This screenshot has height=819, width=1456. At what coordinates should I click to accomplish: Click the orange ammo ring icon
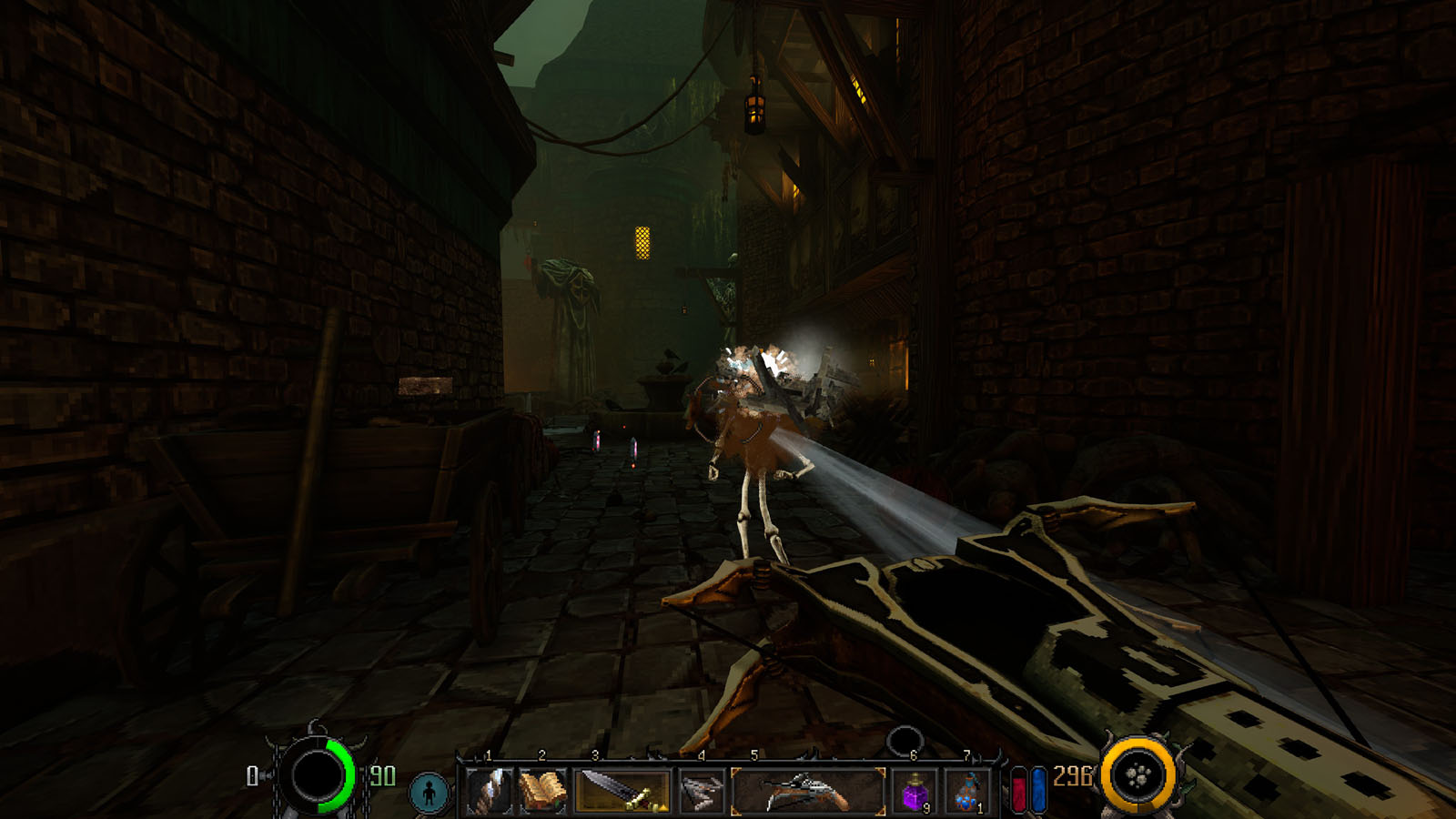pos(1138,776)
